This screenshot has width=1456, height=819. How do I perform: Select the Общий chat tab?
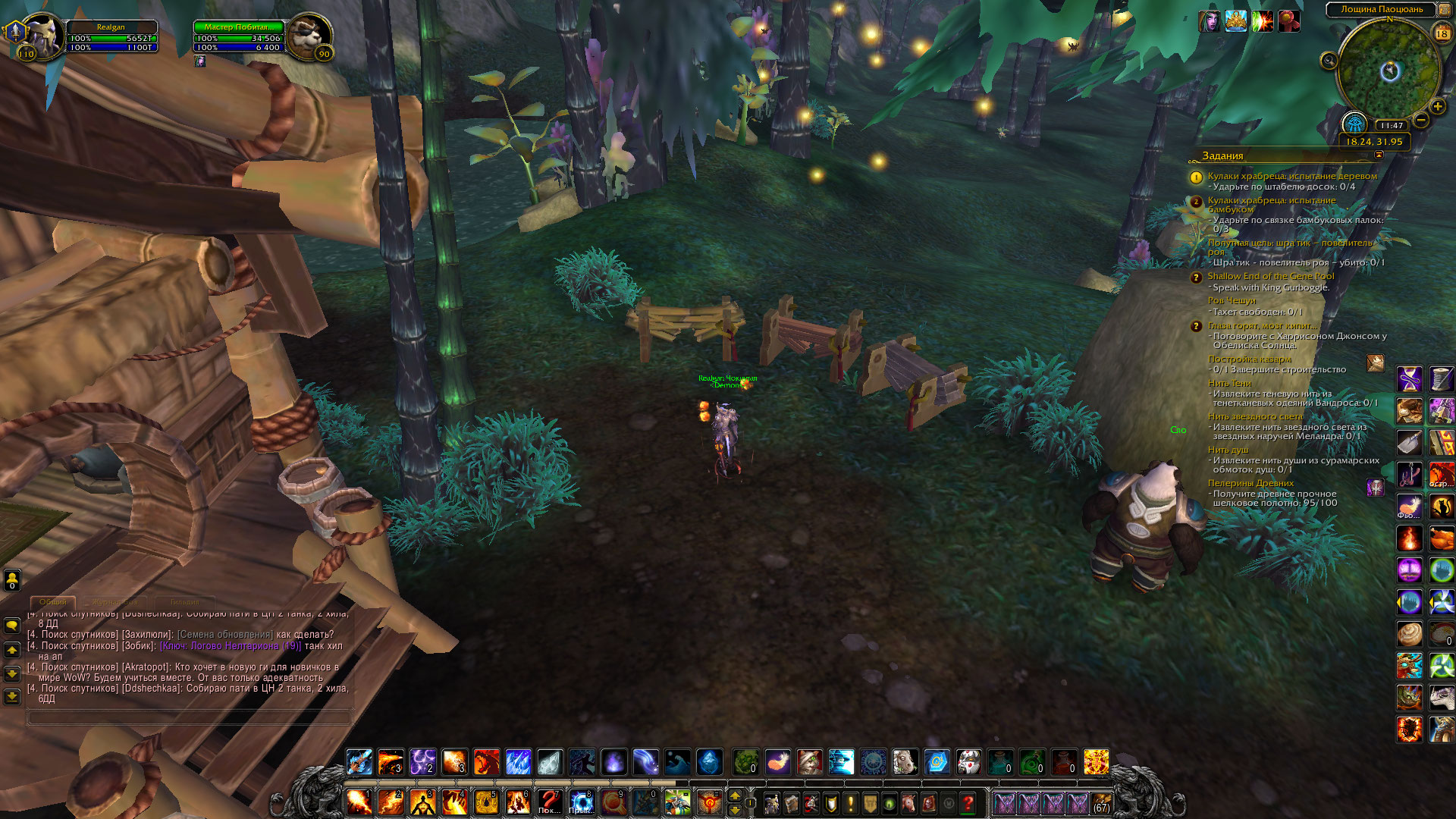[x=53, y=602]
